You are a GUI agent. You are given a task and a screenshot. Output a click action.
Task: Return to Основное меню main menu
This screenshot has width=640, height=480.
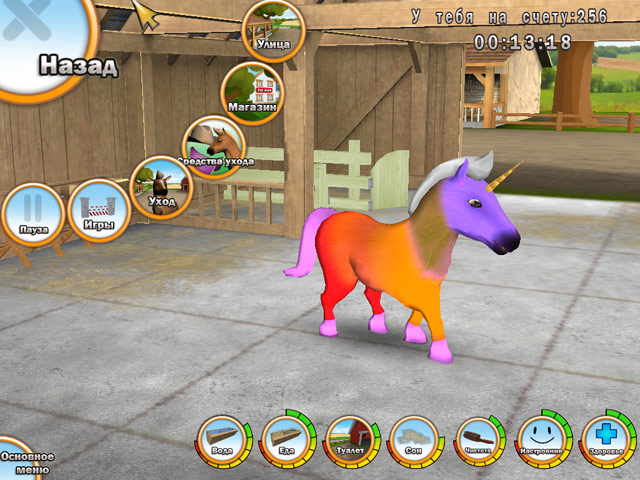click(x=22, y=459)
